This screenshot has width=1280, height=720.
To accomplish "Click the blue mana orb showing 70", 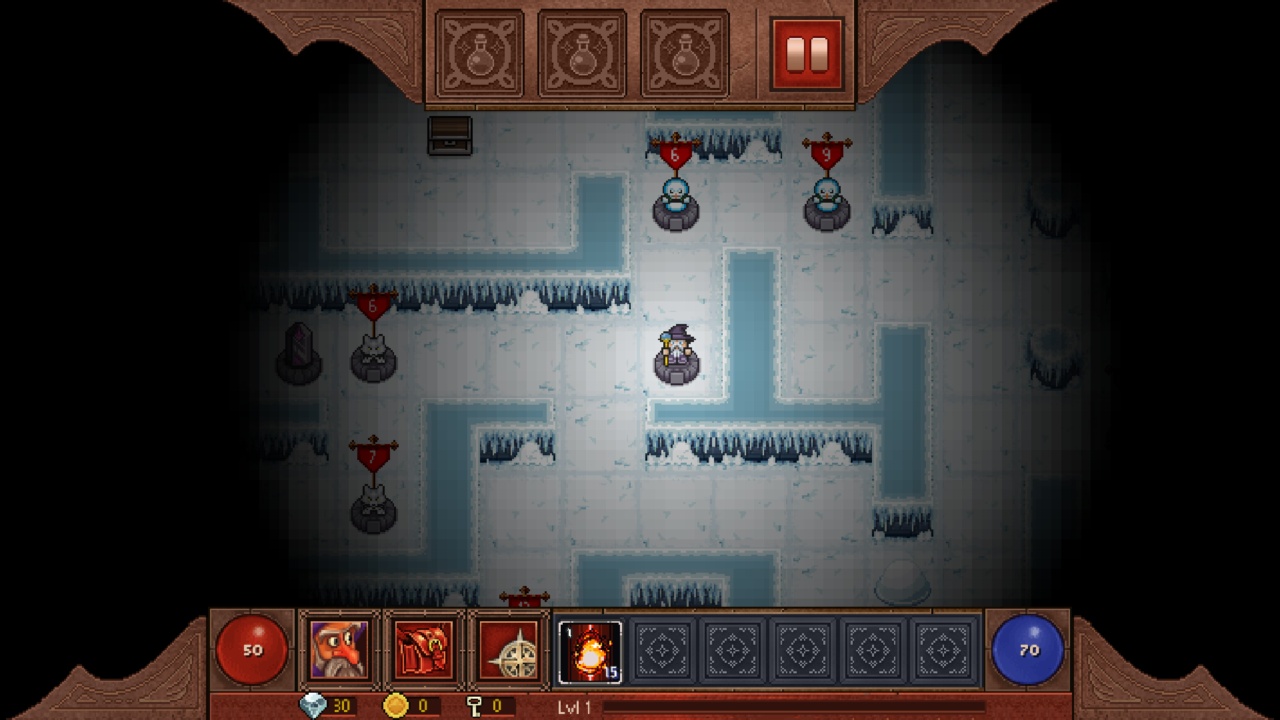I will [x=1026, y=649].
